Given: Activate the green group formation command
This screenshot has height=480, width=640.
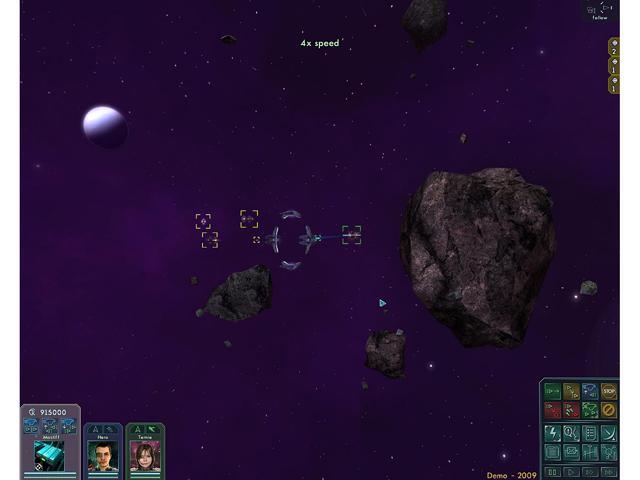Looking at the screenshot, I should pyautogui.click(x=590, y=410).
